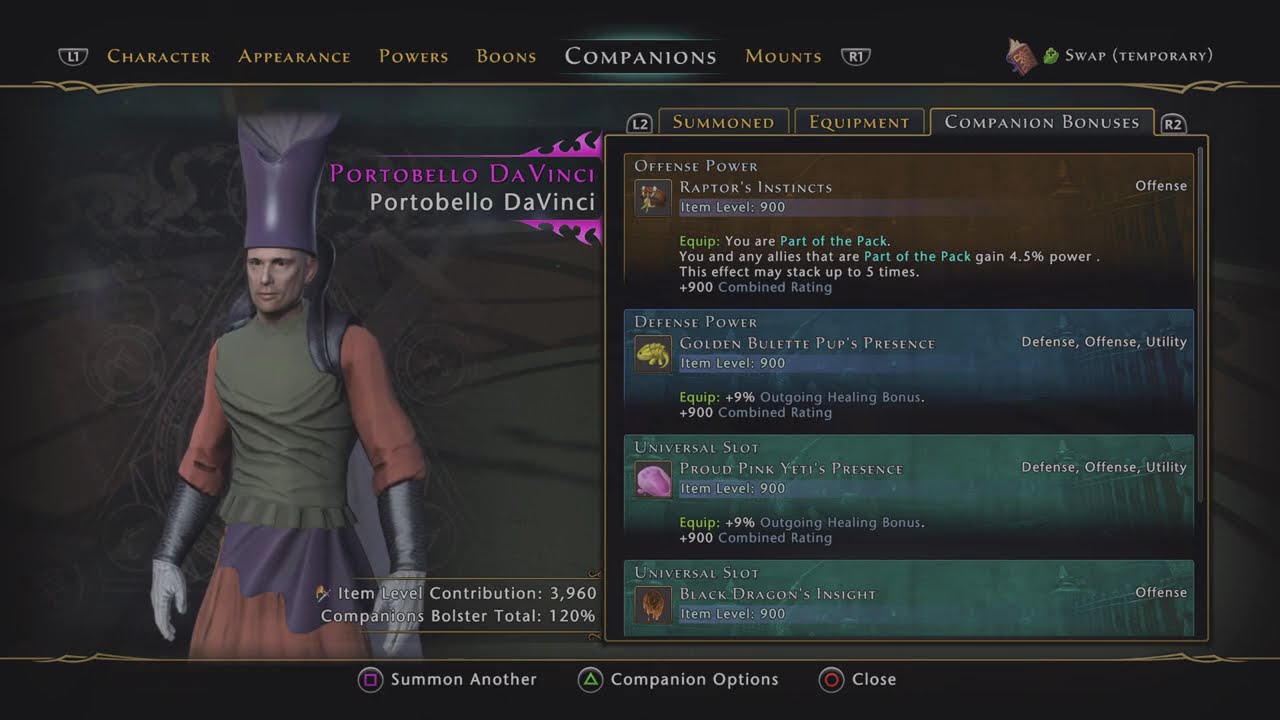Open the Character tab
This screenshot has width=1280, height=720.
coord(159,56)
